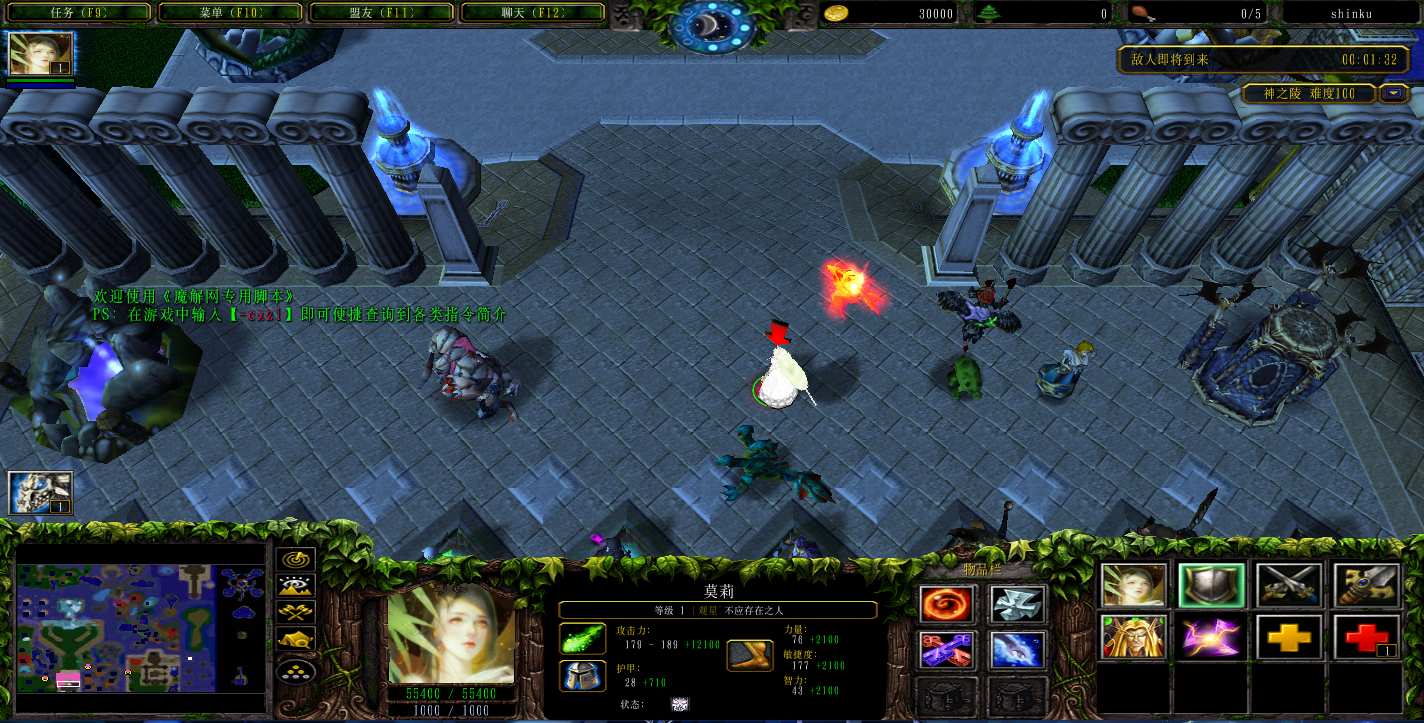Toggle the minimap terrain display button
This screenshot has height=723, width=1424.
(297, 587)
